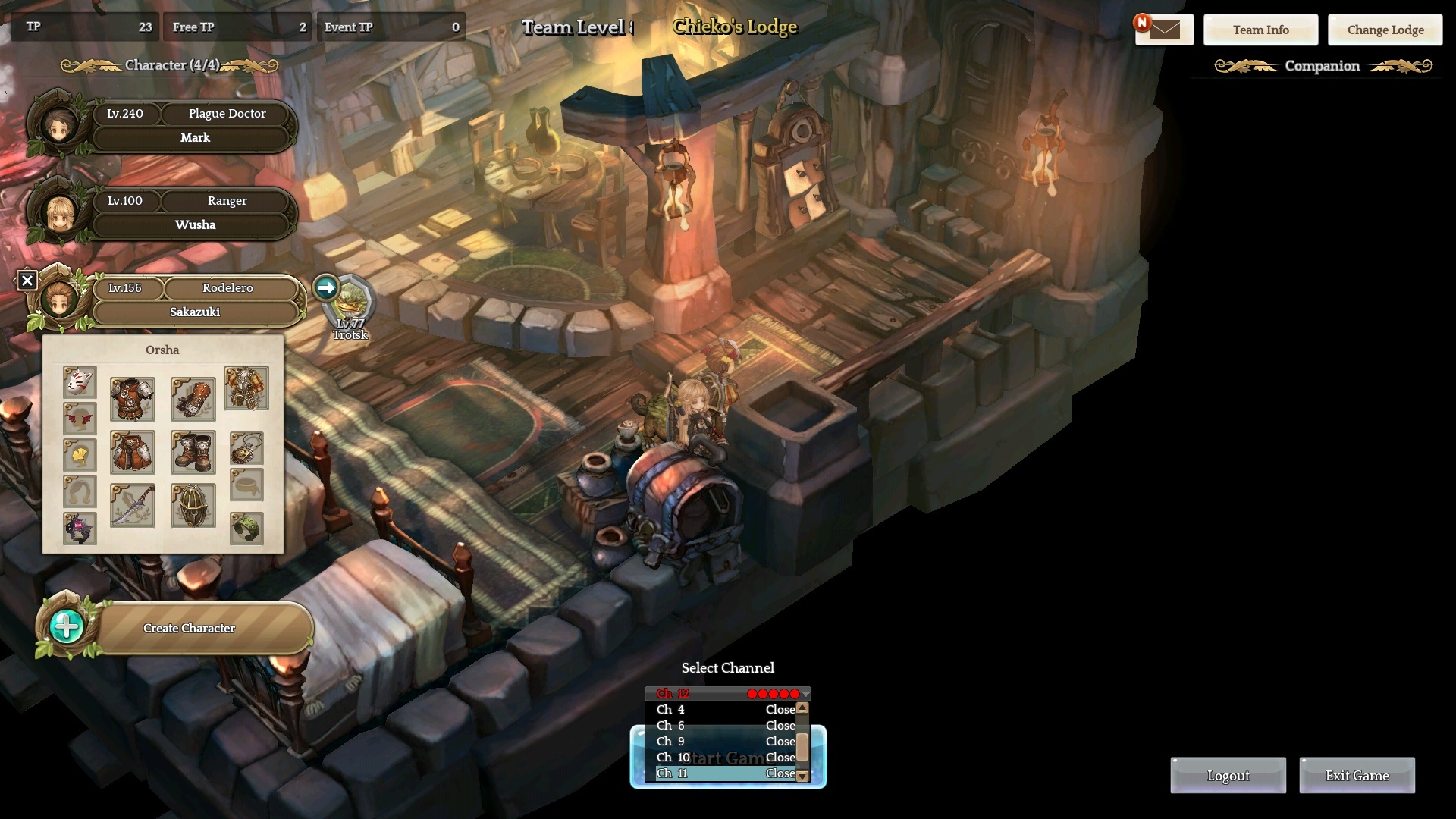Select the Plague Doctor character Mark
The height and width of the screenshot is (819, 1456).
(193, 126)
